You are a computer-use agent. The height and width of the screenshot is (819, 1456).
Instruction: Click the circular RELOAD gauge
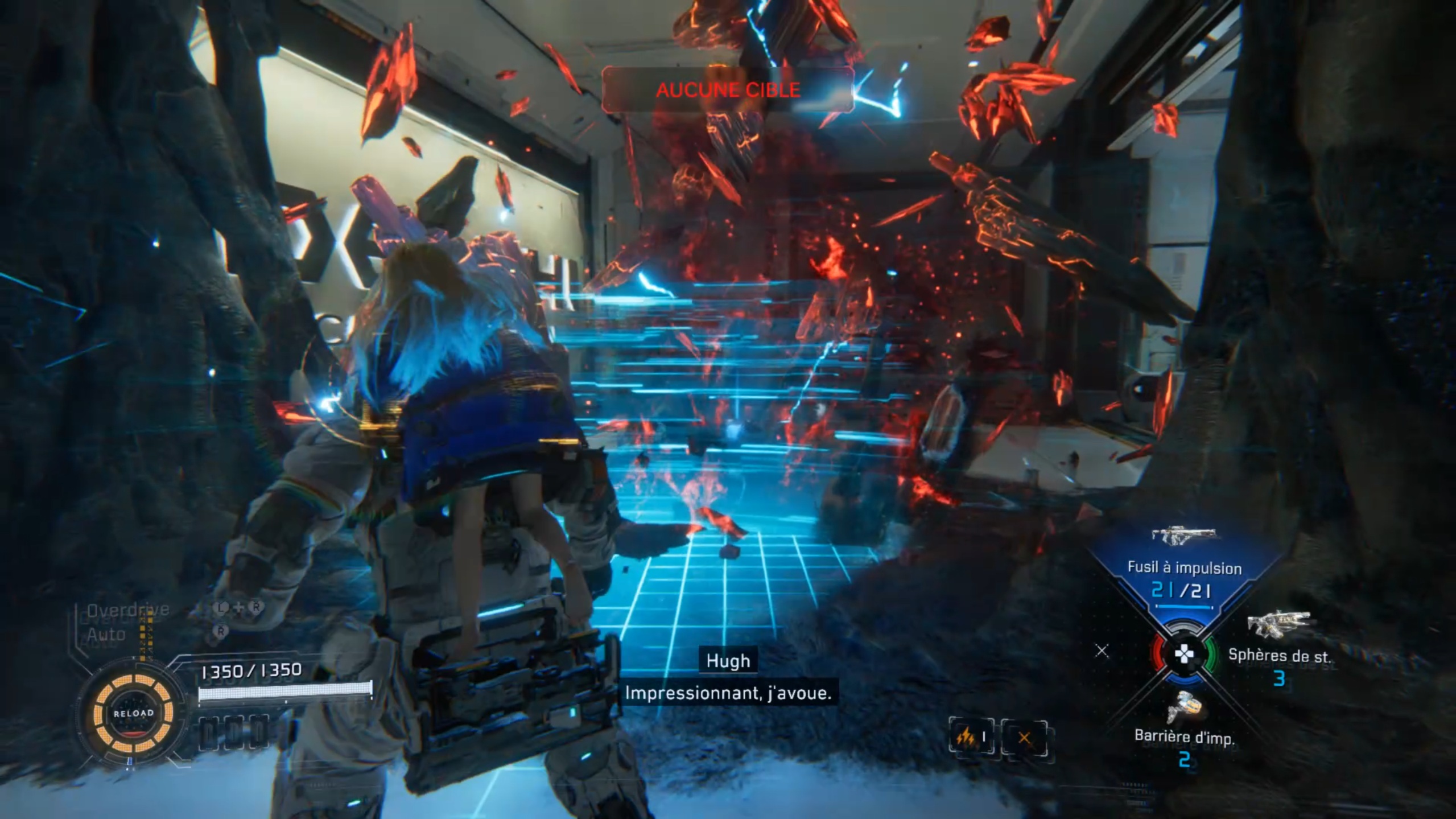pyautogui.click(x=133, y=713)
